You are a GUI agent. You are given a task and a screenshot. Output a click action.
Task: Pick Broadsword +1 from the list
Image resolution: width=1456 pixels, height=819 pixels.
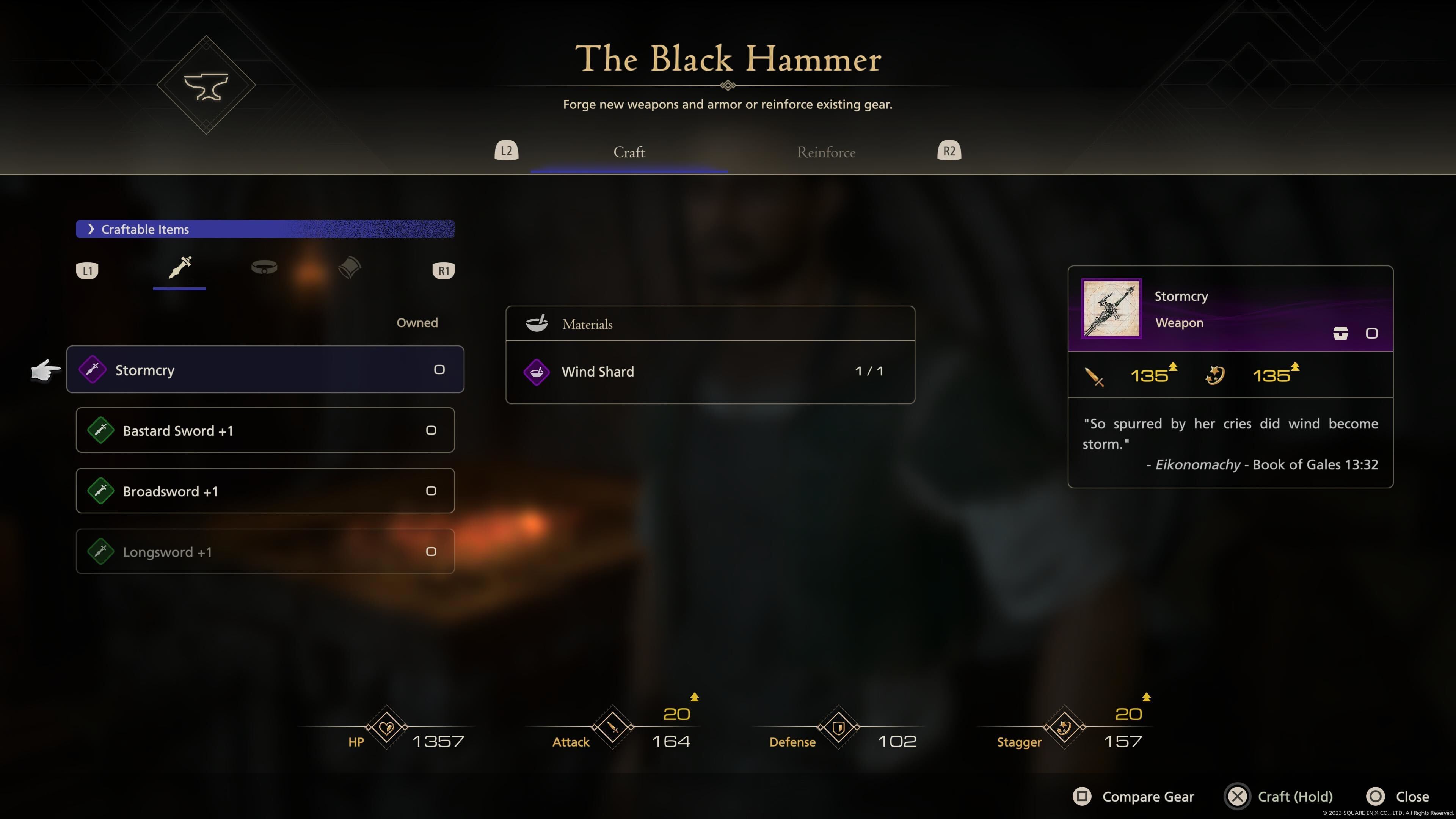coord(265,491)
